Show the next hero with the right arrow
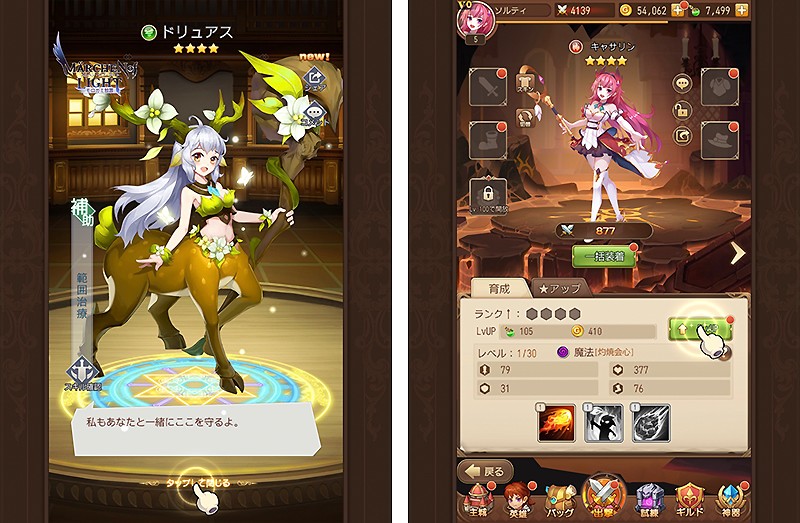The width and height of the screenshot is (800, 523). click(x=738, y=254)
